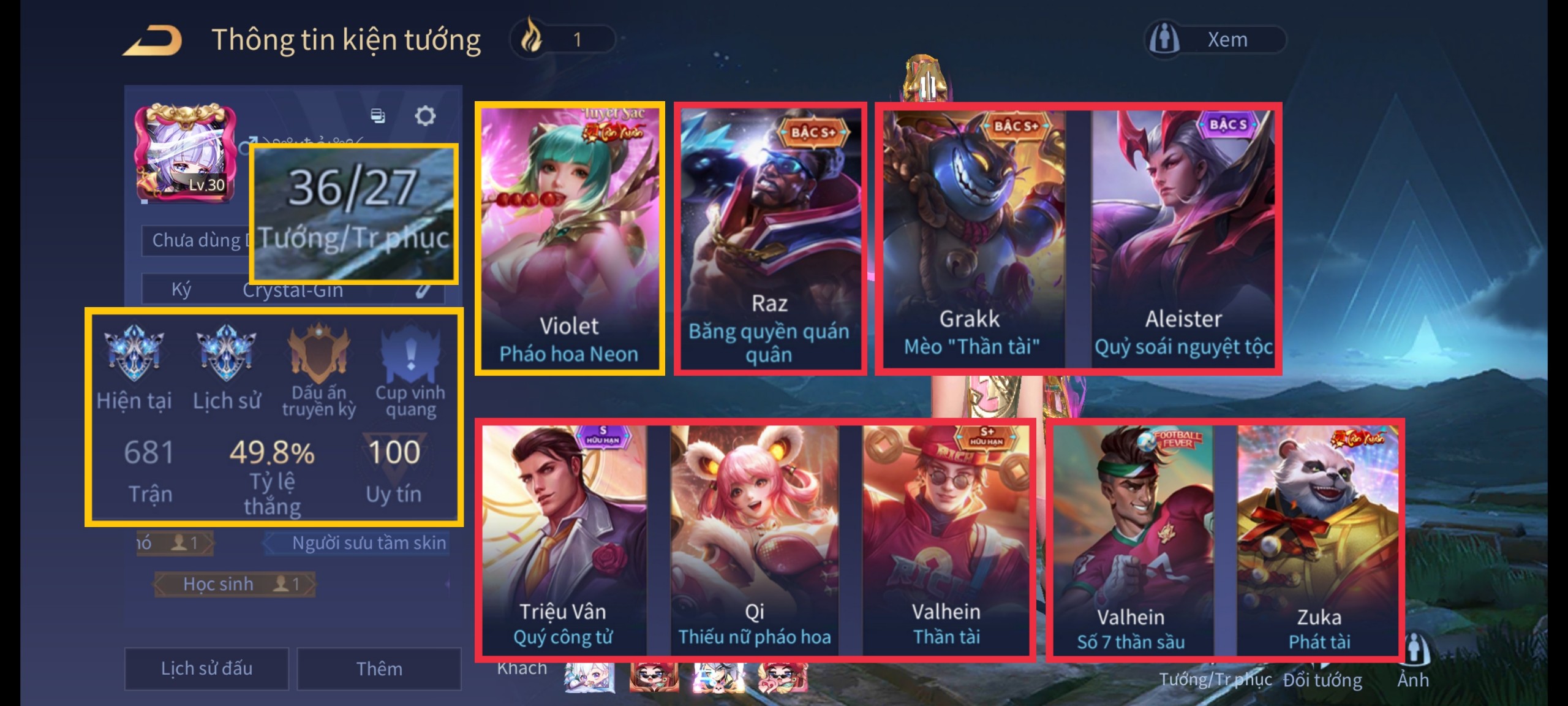Choose the Raz skin card
1568x706 pixels.
(x=770, y=238)
